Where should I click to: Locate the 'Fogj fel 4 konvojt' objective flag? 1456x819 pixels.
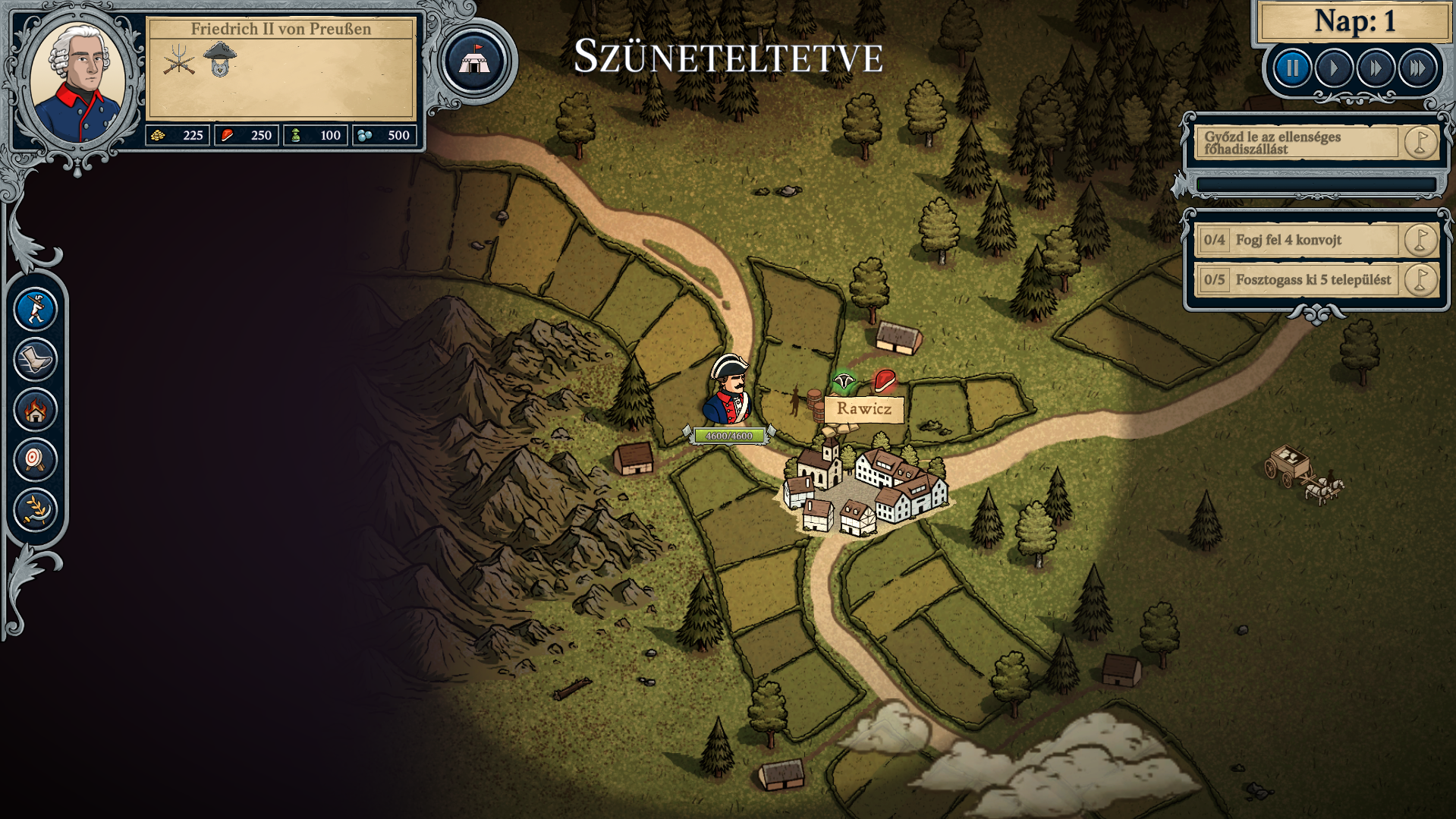tap(1420, 240)
